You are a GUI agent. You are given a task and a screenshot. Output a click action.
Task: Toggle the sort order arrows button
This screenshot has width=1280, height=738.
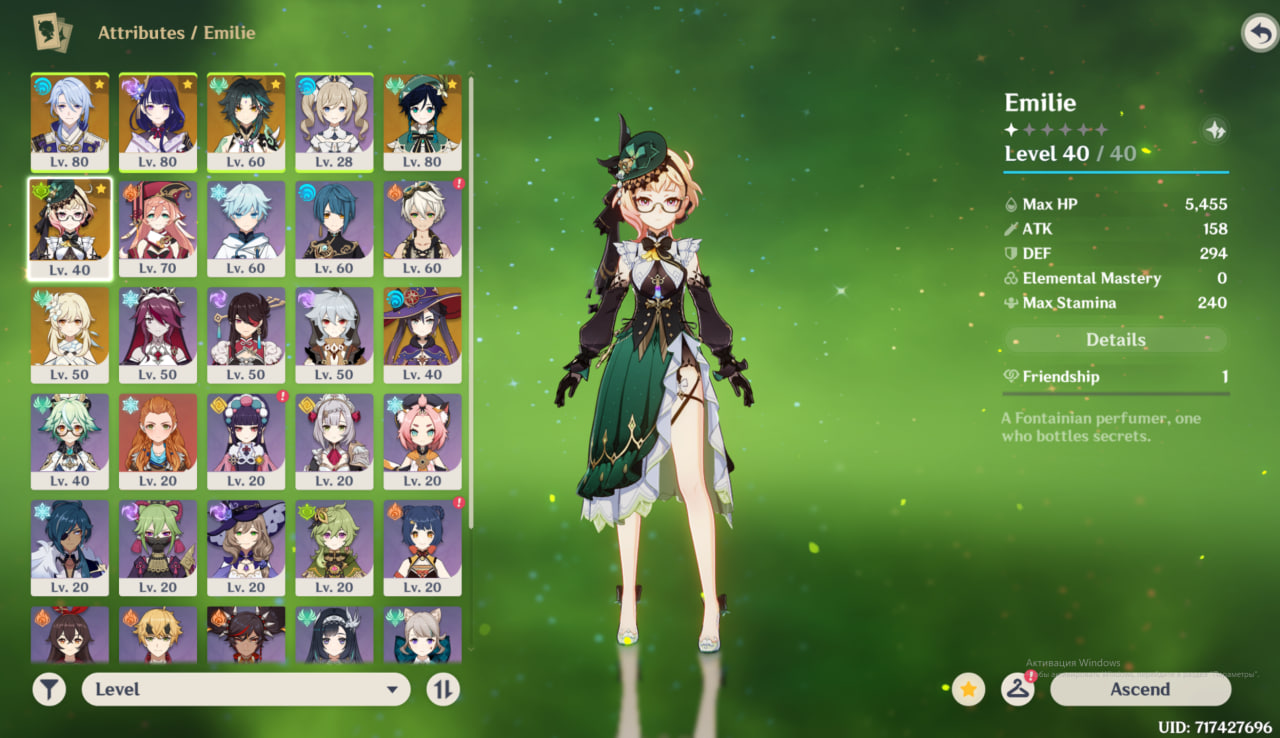(x=442, y=689)
